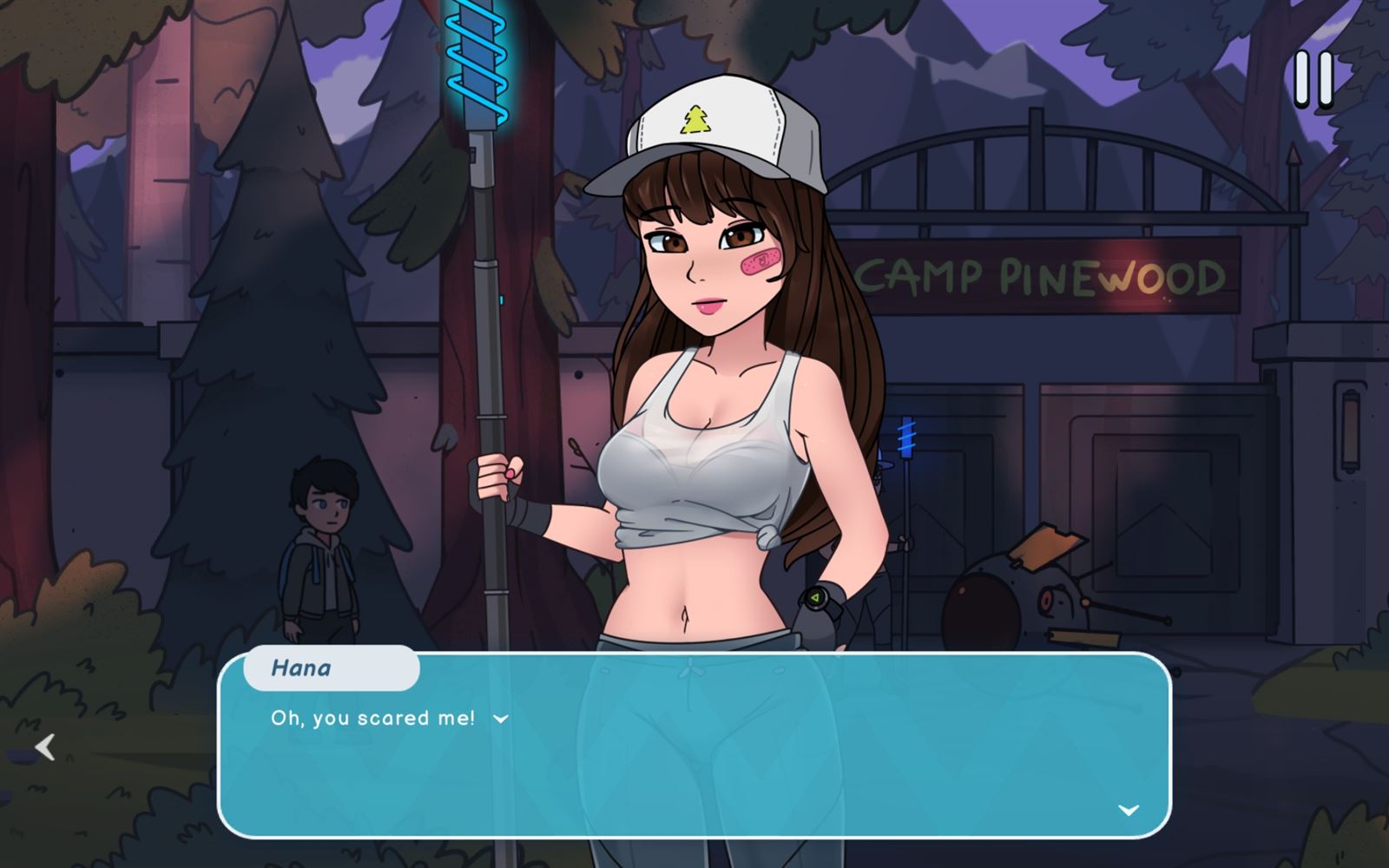Advance dialogue with the bottom-right chevron

tap(1128, 810)
